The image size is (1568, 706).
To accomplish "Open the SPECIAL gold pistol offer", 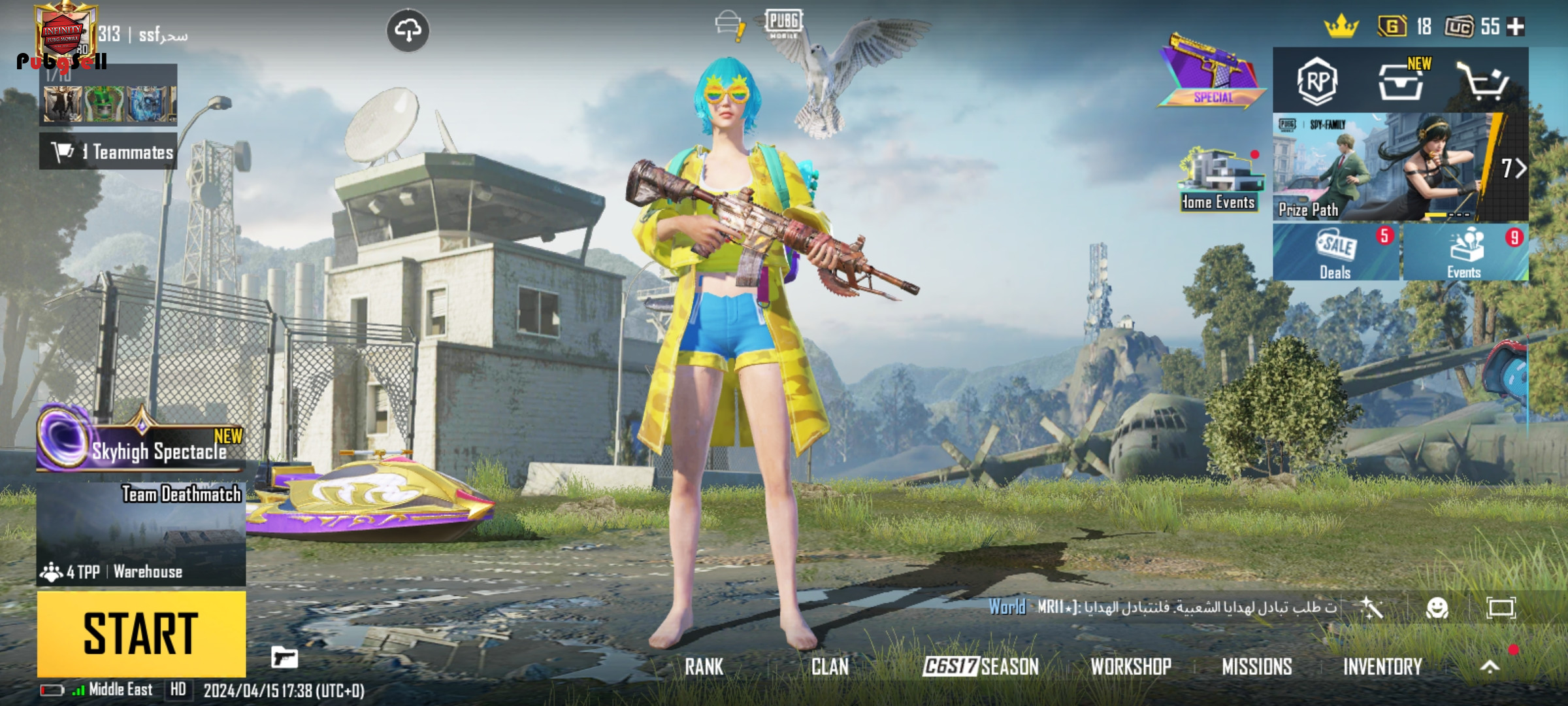I will 1212,73.
